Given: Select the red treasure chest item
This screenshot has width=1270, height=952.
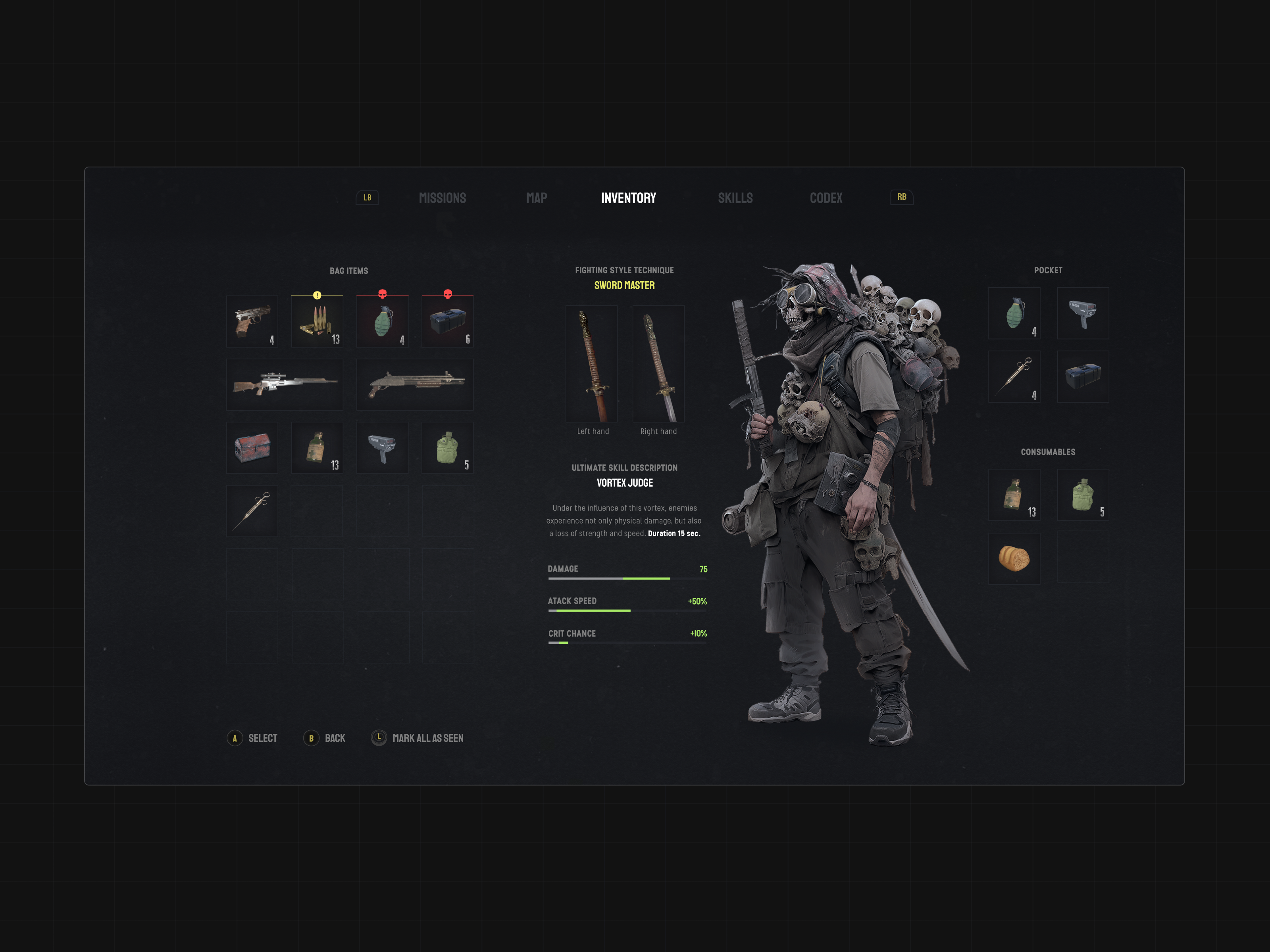Looking at the screenshot, I should tap(252, 447).
